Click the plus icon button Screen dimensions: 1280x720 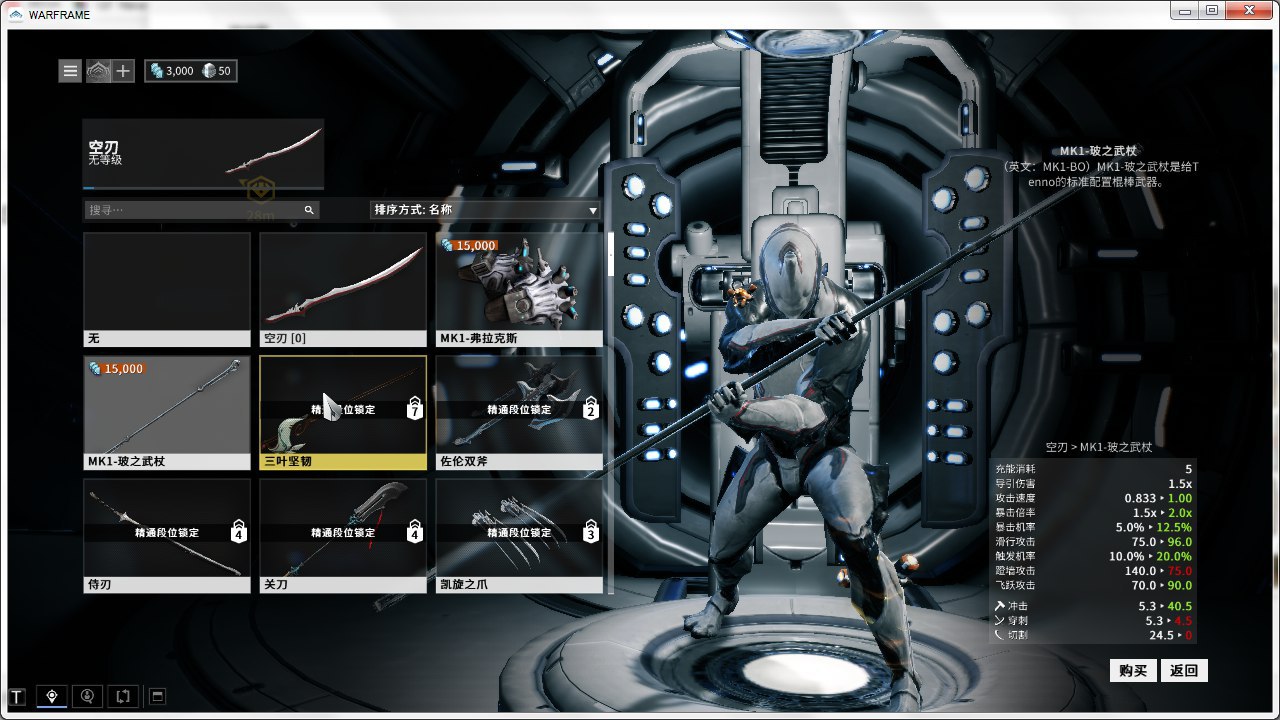coord(122,71)
